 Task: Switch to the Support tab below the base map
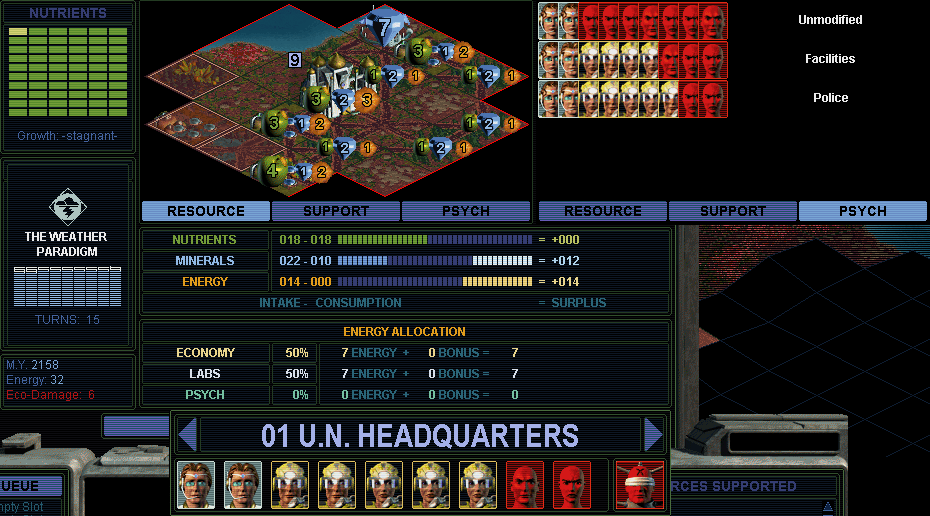(x=336, y=211)
